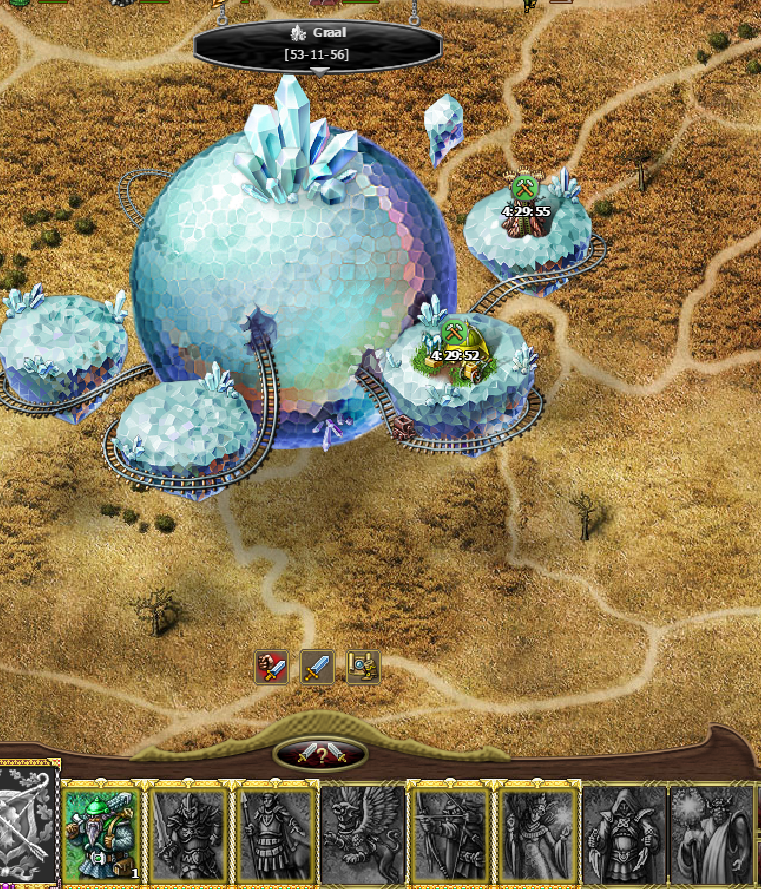The width and height of the screenshot is (761, 889).
Task: Click the Graal castle name plate
Action: (318, 44)
